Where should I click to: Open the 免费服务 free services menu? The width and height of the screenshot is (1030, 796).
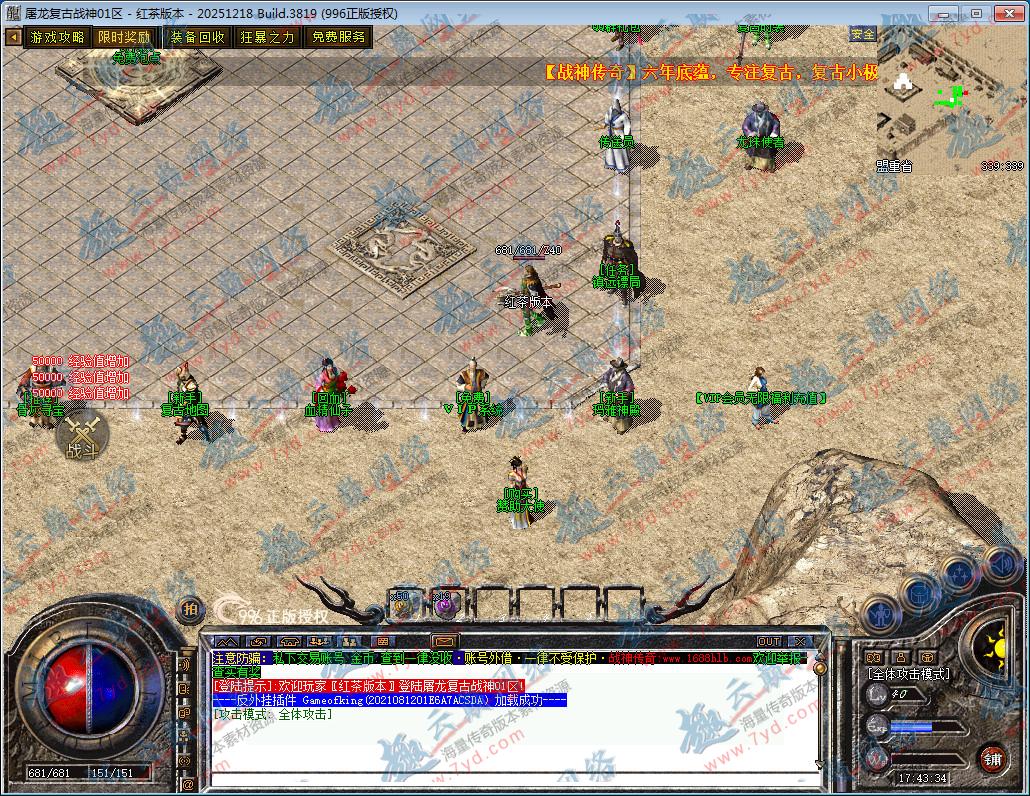(338, 37)
